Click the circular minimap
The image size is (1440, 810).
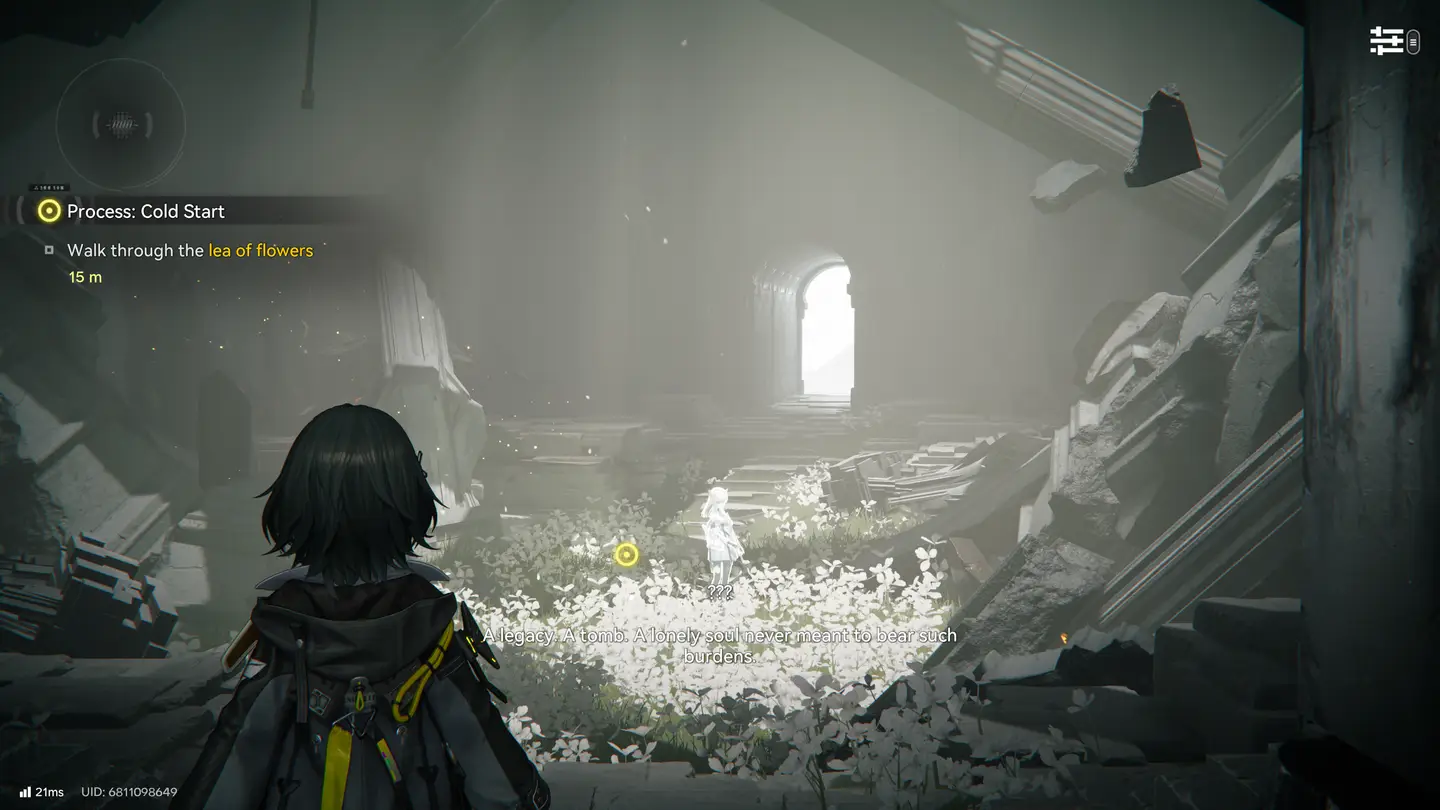pos(121,125)
